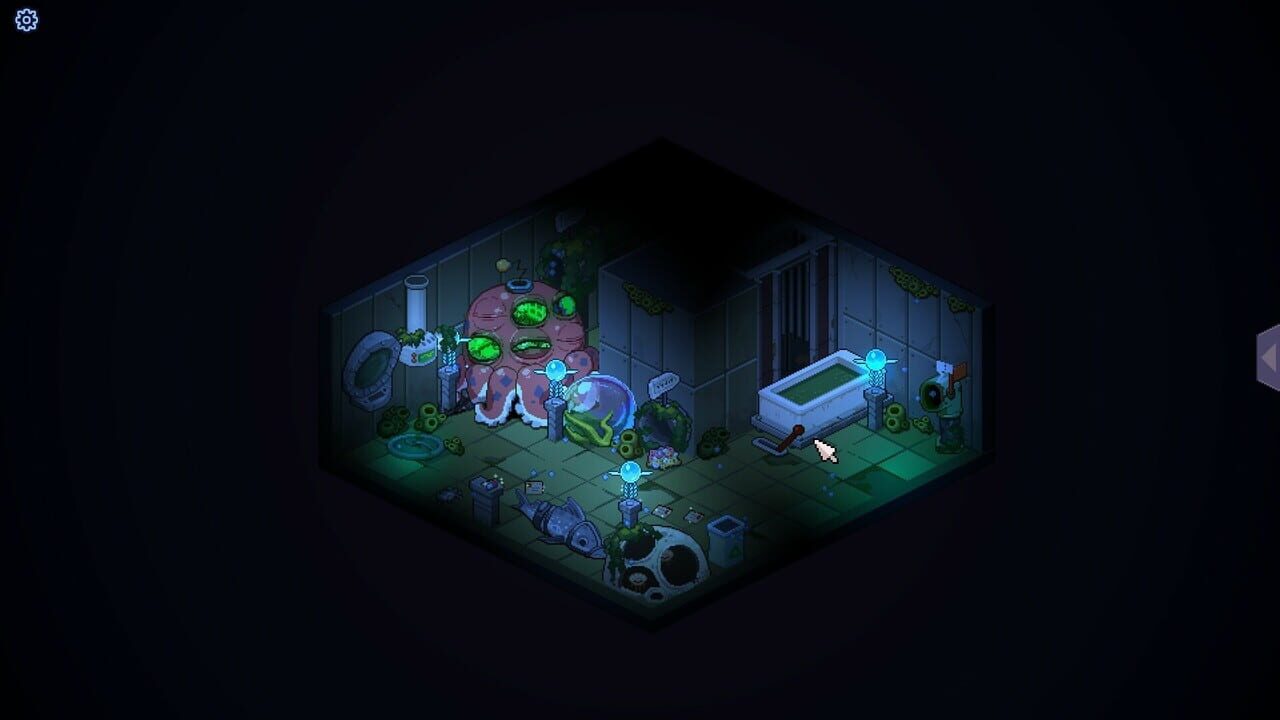Inspect the toilet mounted on the left wall
Viewport: 1280px width, 720px height.
(x=374, y=362)
